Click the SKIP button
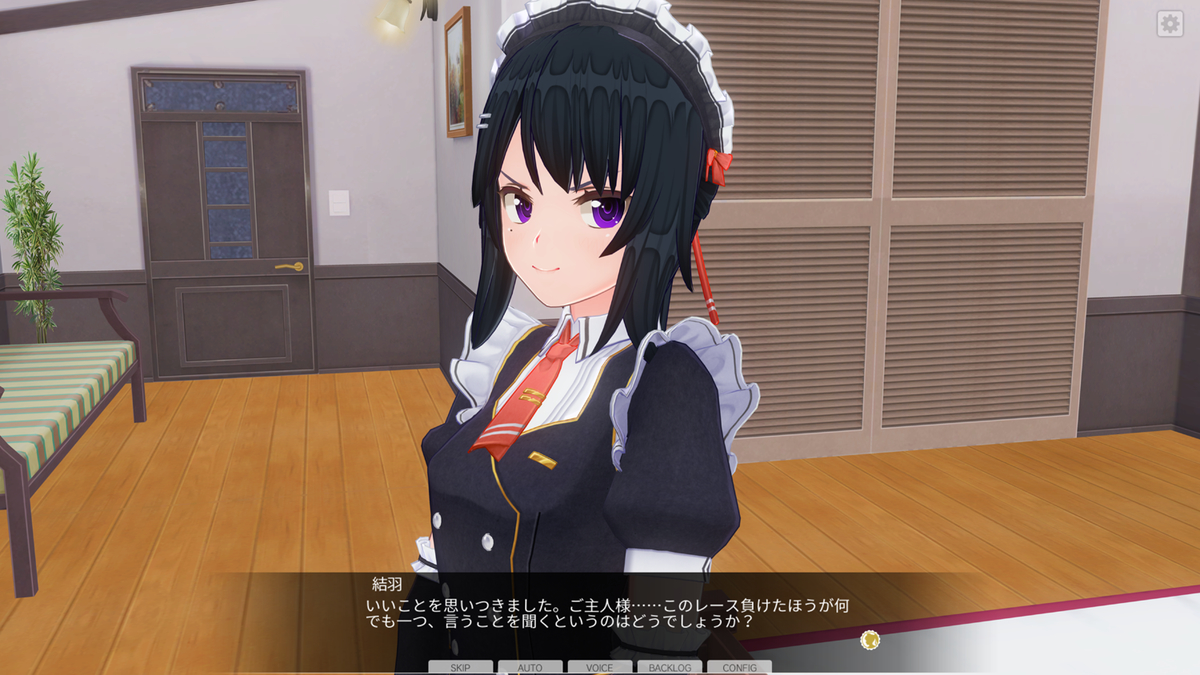The width and height of the screenshot is (1200, 675). tap(461, 667)
